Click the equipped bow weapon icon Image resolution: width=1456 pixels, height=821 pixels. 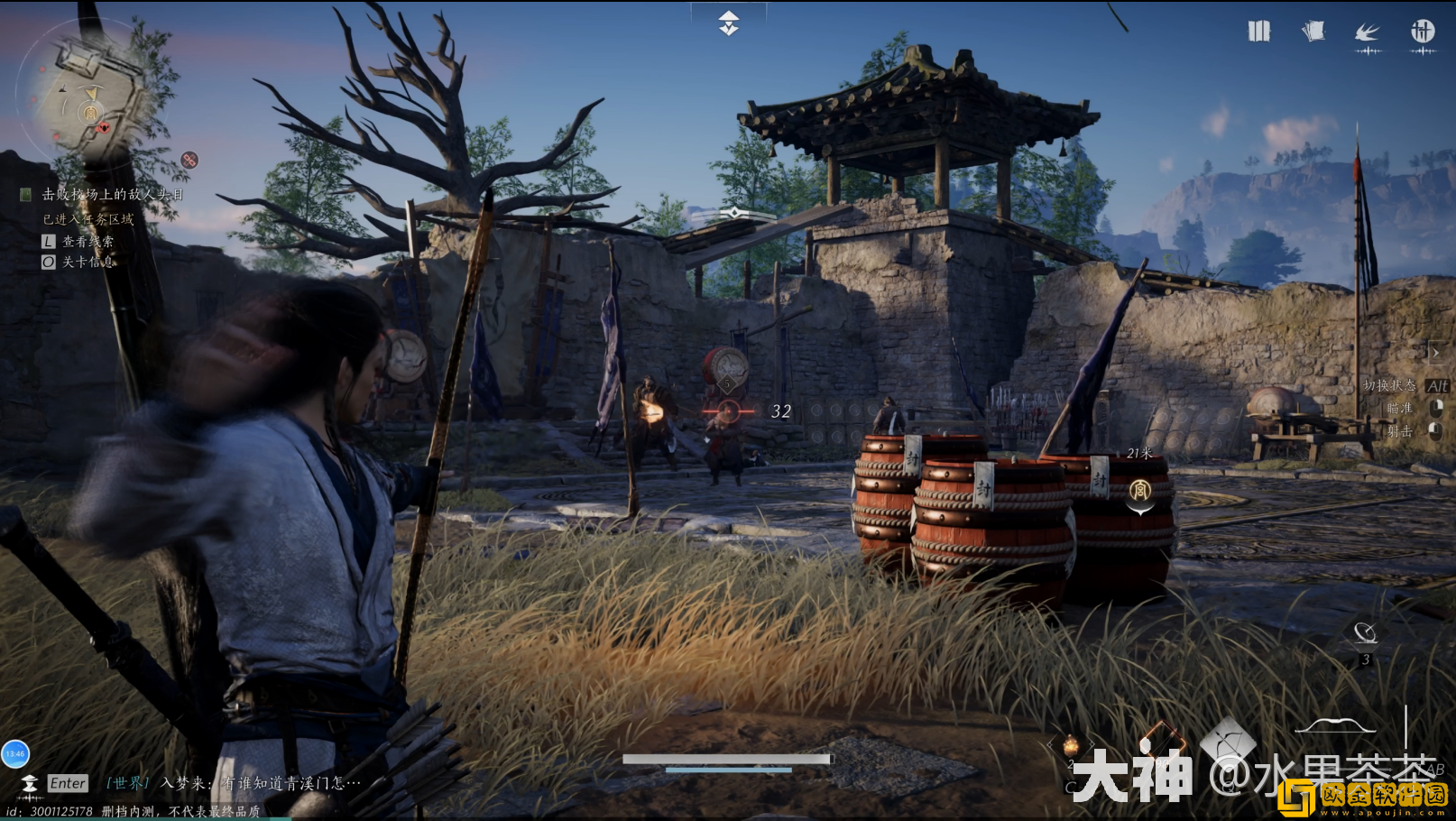1336,724
